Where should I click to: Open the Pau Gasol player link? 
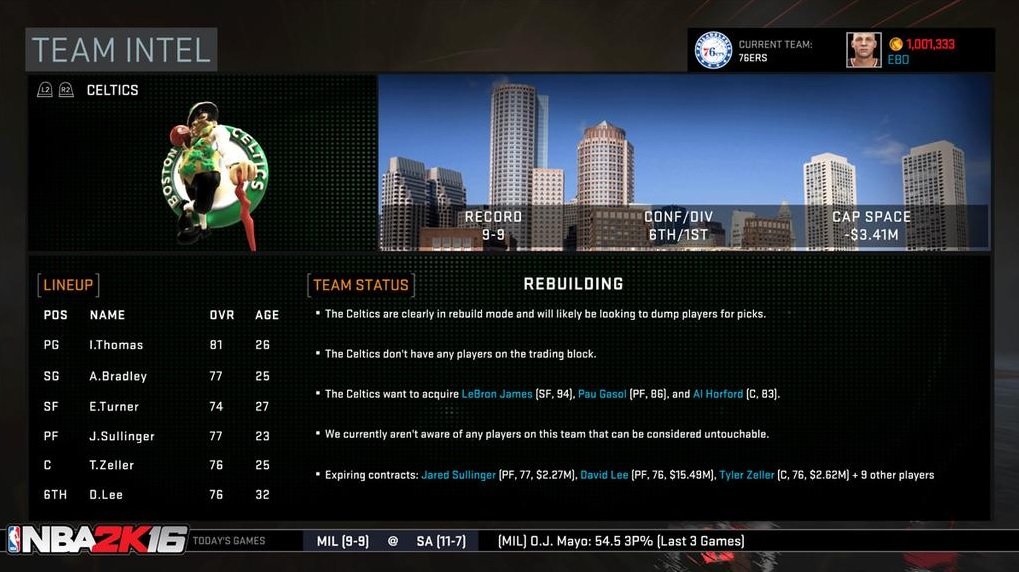coord(602,394)
